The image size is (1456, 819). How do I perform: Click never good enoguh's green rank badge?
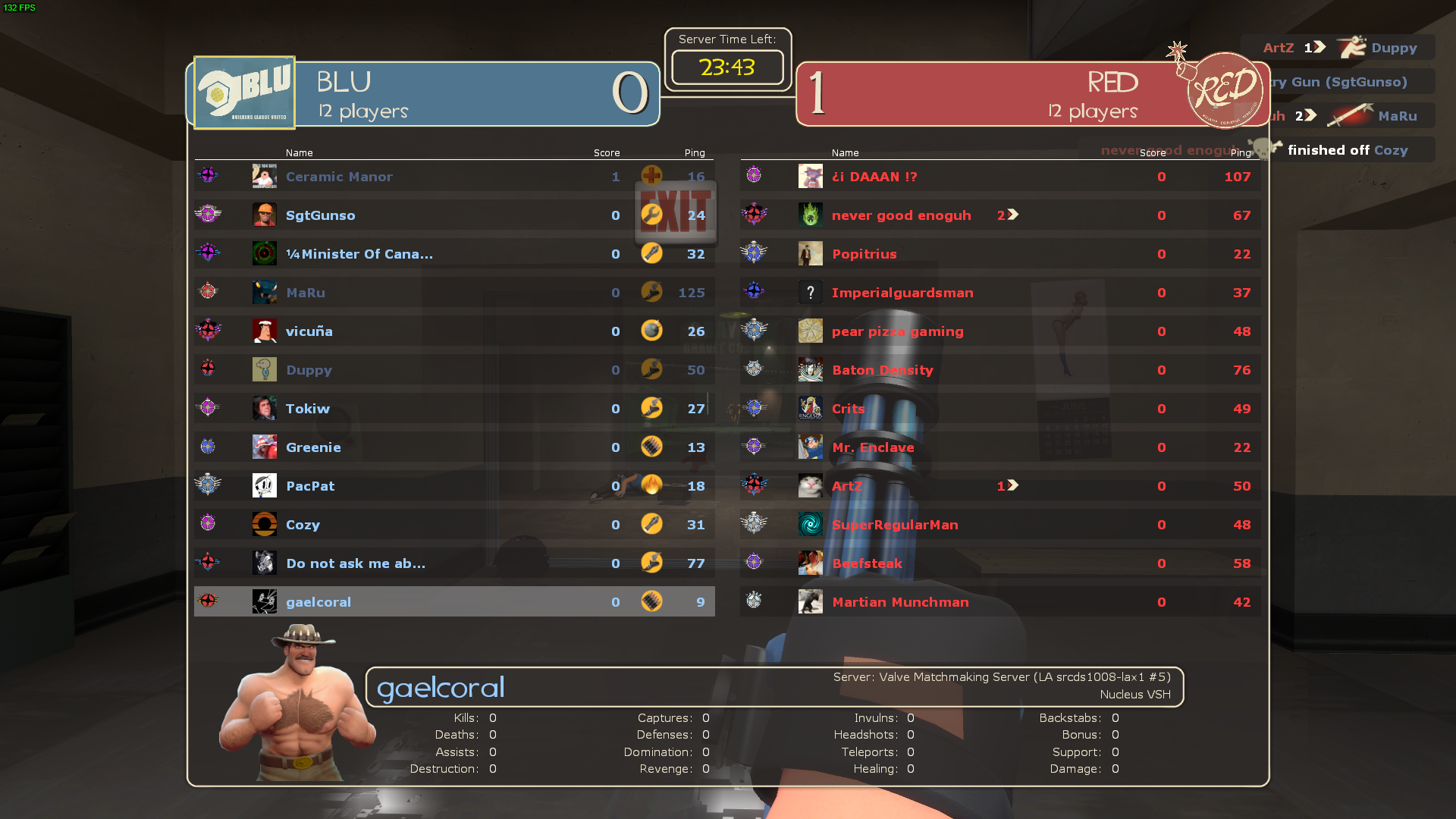click(810, 215)
